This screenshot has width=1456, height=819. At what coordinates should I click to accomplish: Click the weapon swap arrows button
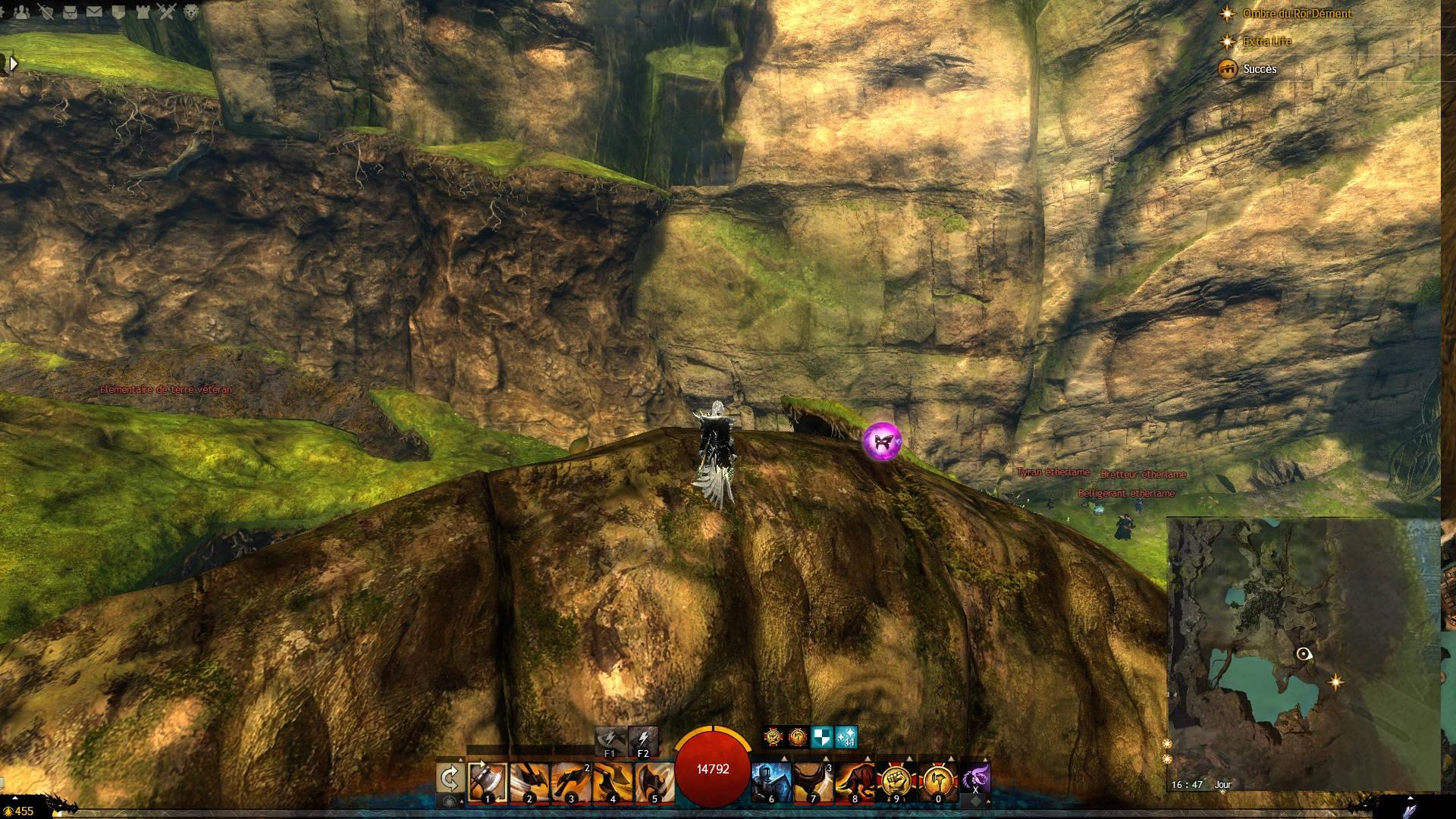pyautogui.click(x=450, y=779)
